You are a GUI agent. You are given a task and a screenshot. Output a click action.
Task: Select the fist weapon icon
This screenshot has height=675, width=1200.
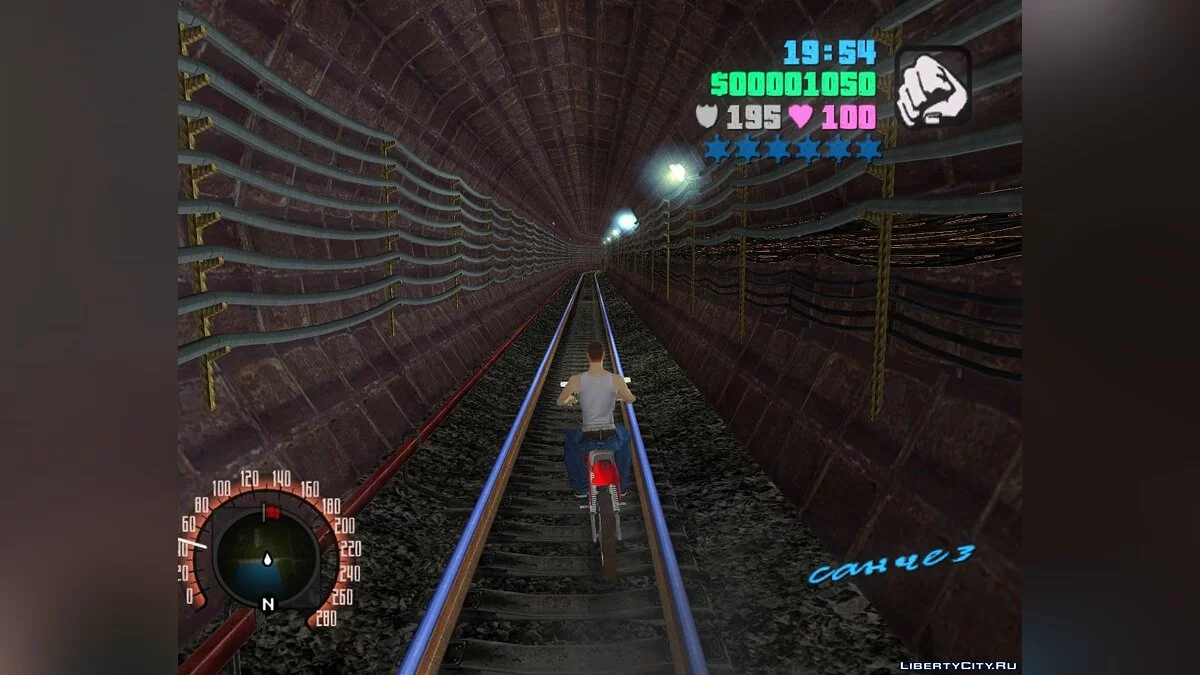click(932, 88)
